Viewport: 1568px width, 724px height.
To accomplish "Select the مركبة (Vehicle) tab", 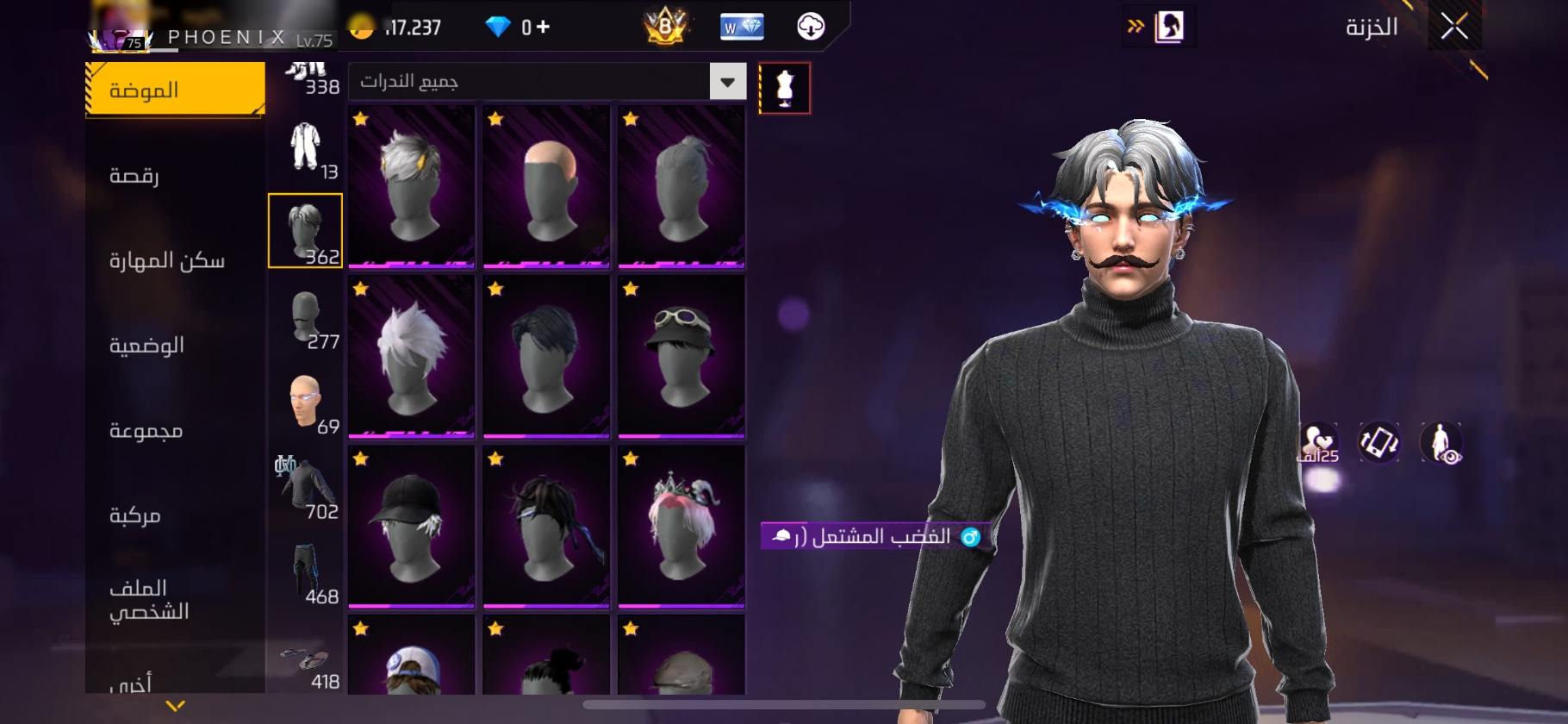I will point(135,515).
